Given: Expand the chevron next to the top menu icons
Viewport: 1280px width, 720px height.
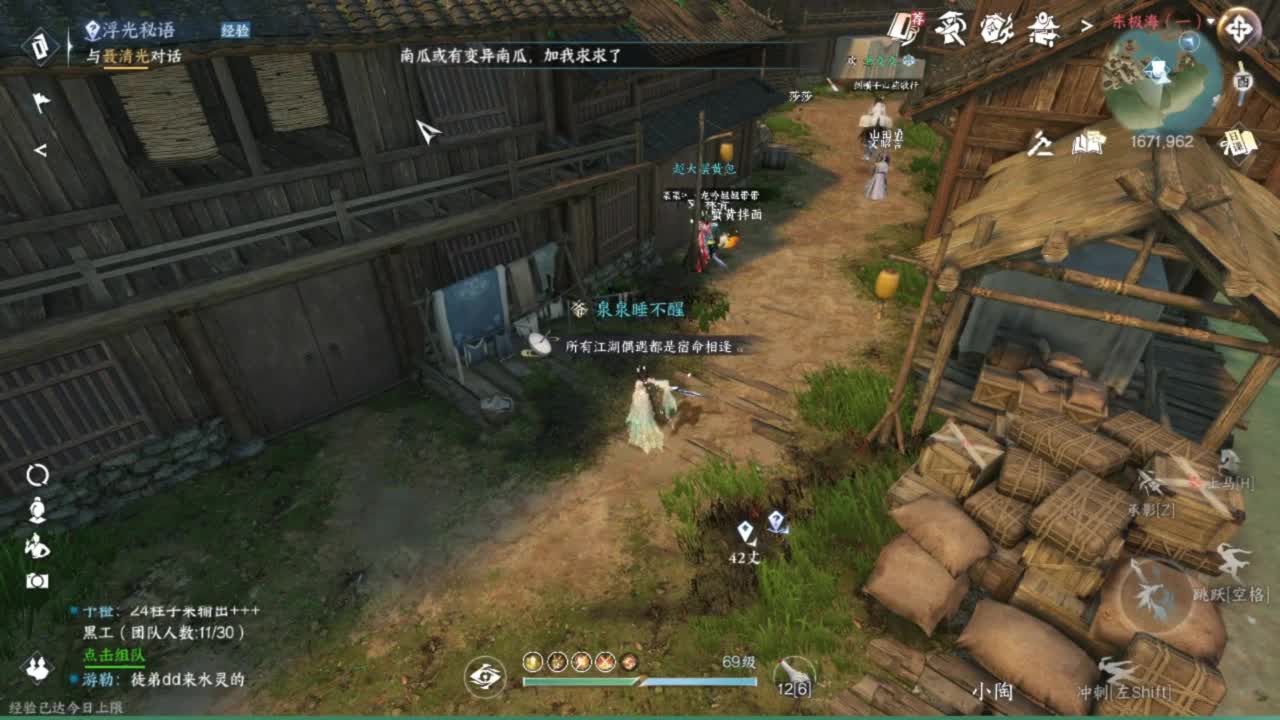Looking at the screenshot, I should [1086, 26].
